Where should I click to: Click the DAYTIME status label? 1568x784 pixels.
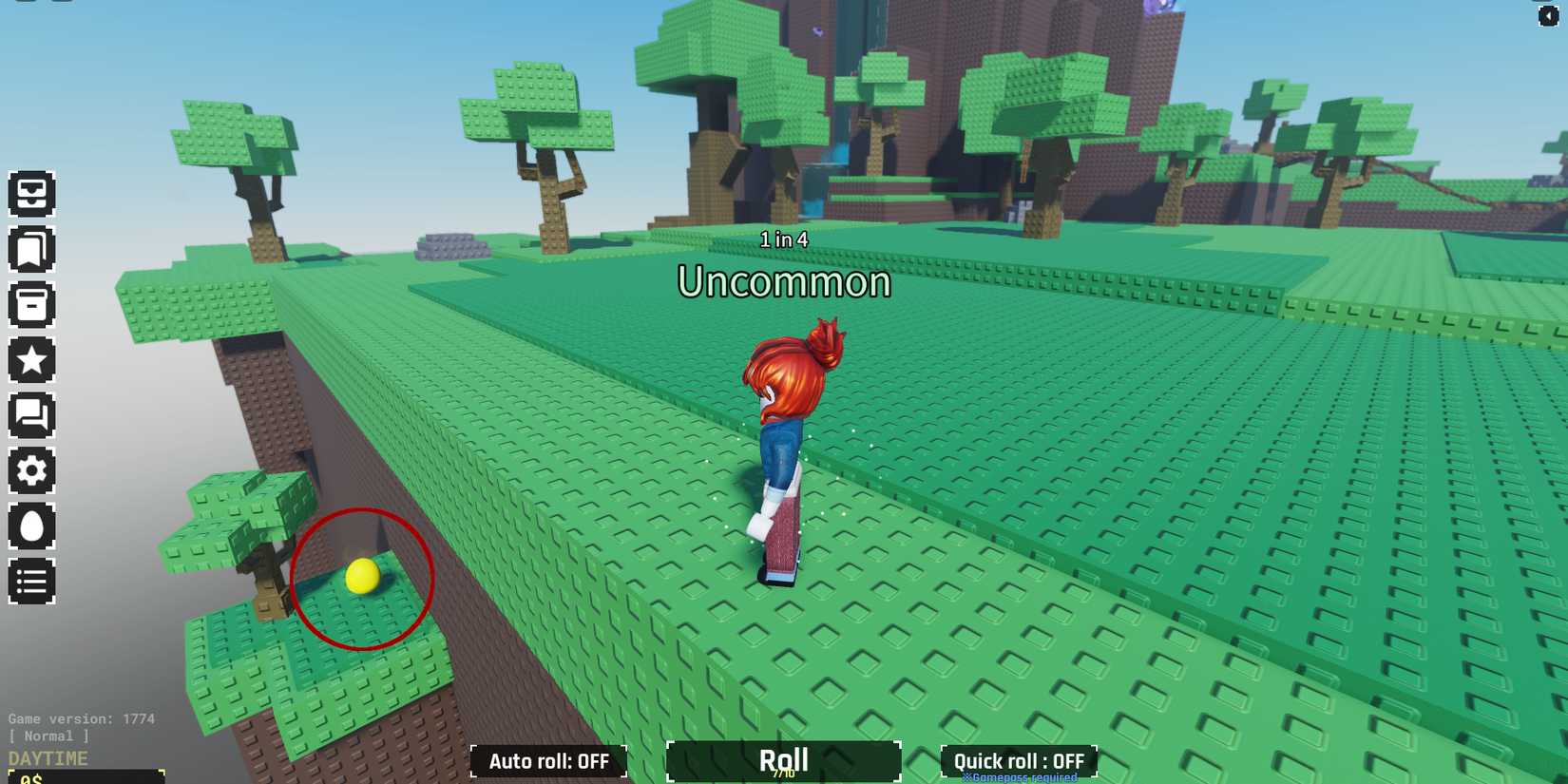[47, 758]
